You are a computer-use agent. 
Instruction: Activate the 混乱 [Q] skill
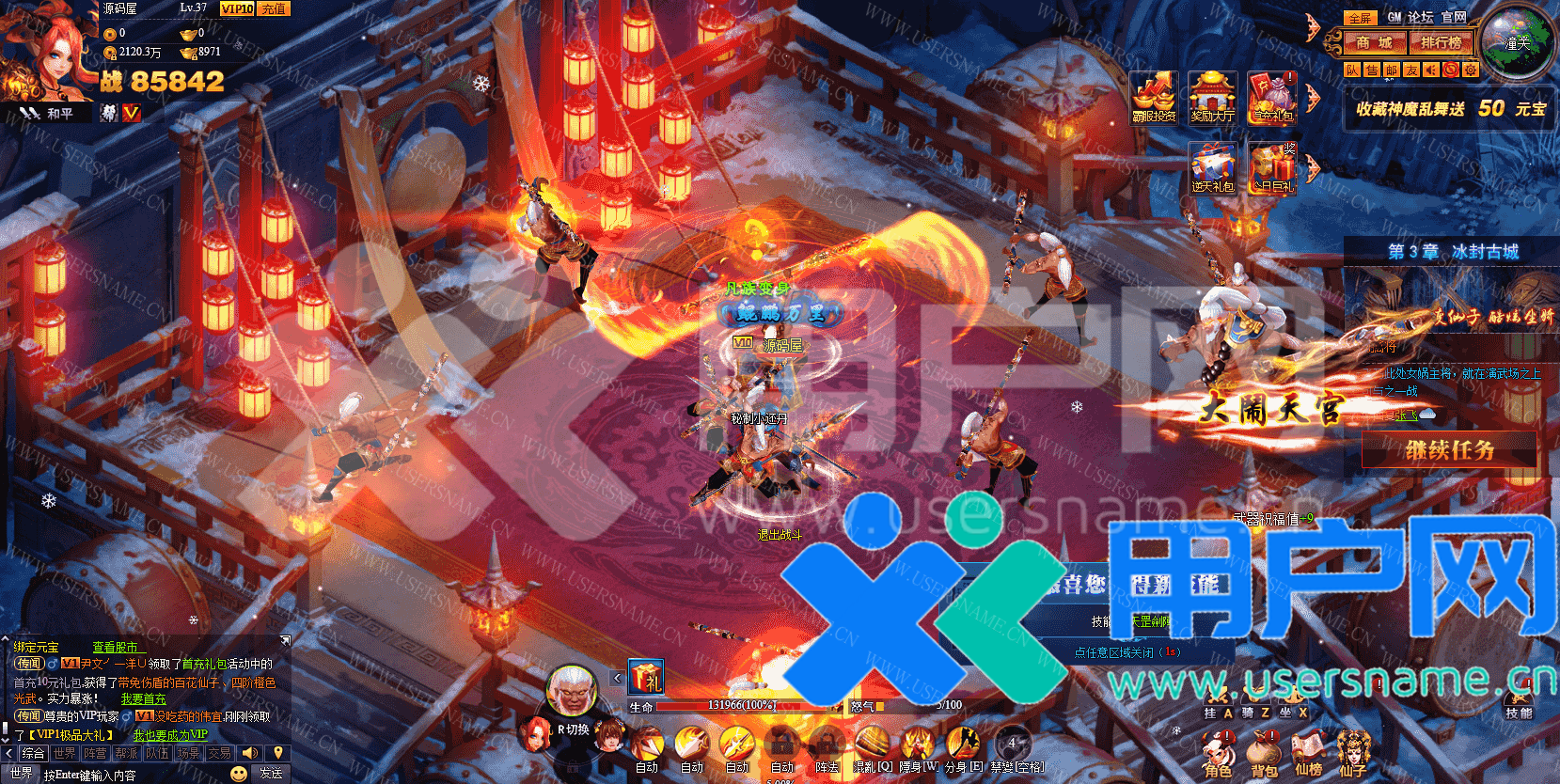click(872, 746)
